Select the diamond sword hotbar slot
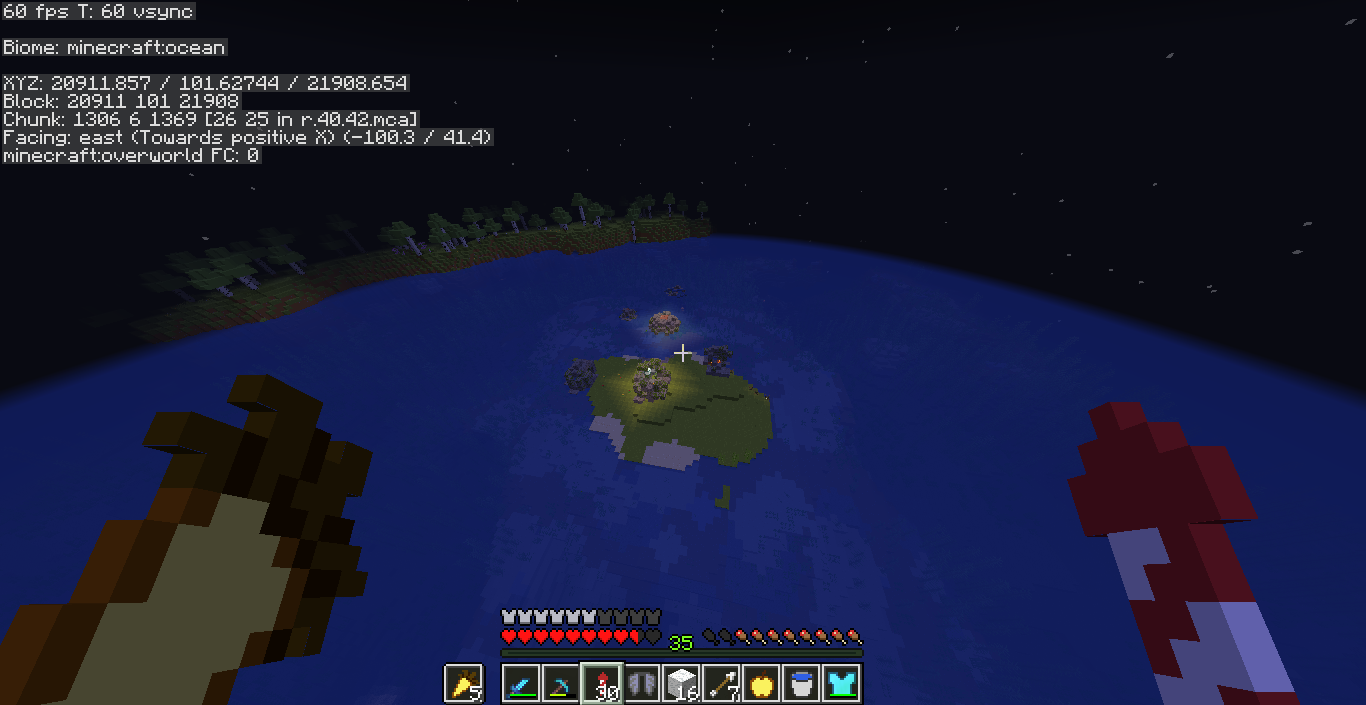1366x705 pixels. (x=522, y=684)
